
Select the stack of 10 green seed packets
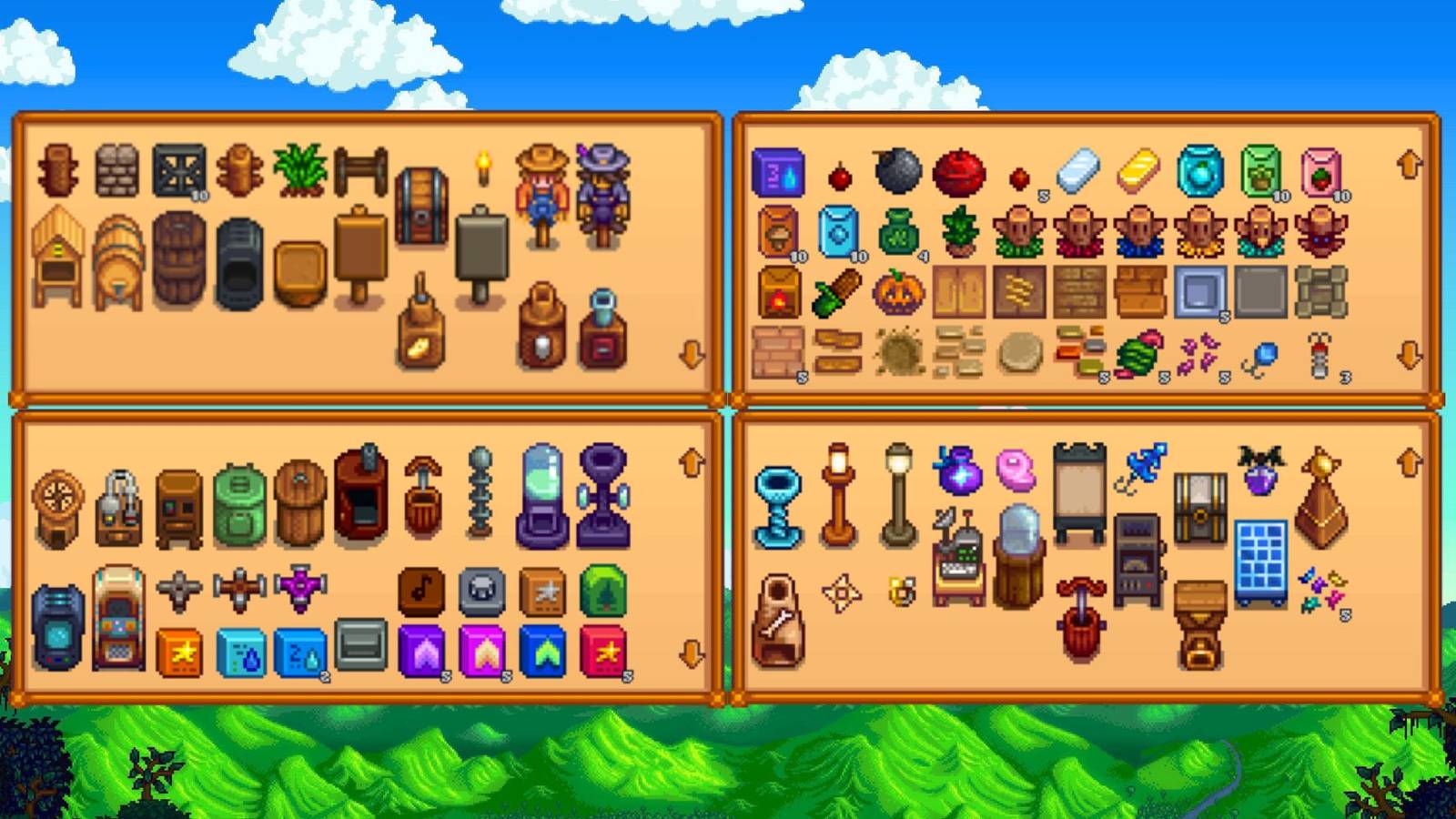tap(1260, 170)
